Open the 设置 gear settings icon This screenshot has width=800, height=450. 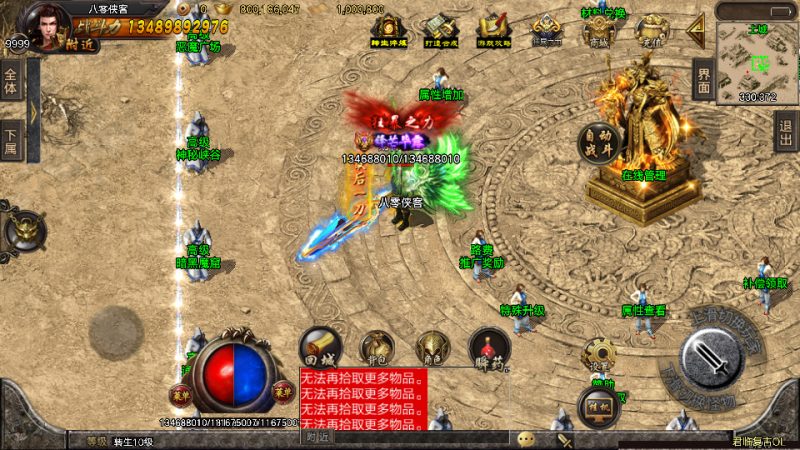coord(598,353)
